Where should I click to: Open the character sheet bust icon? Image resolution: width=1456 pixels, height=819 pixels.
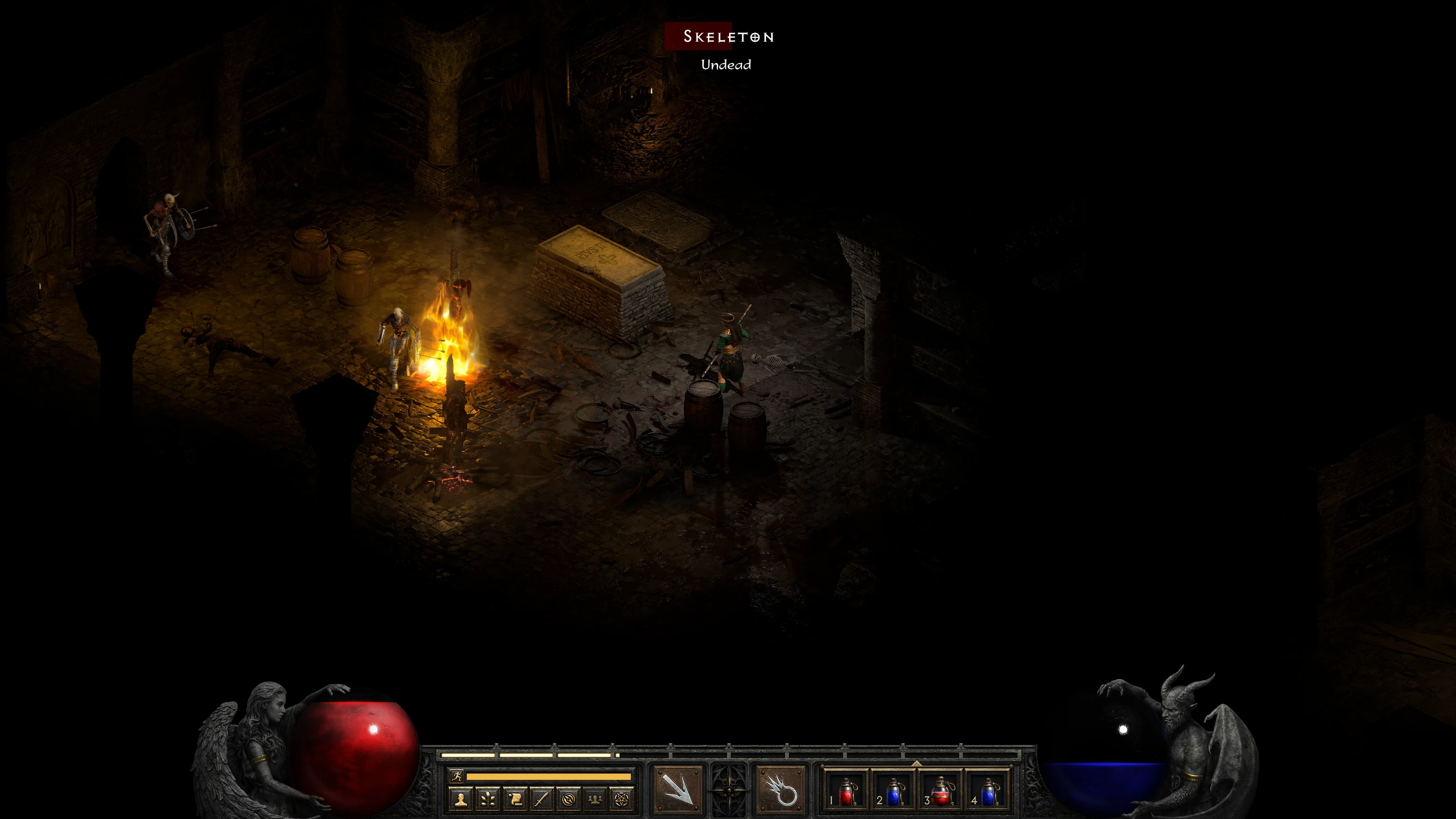coord(461,799)
